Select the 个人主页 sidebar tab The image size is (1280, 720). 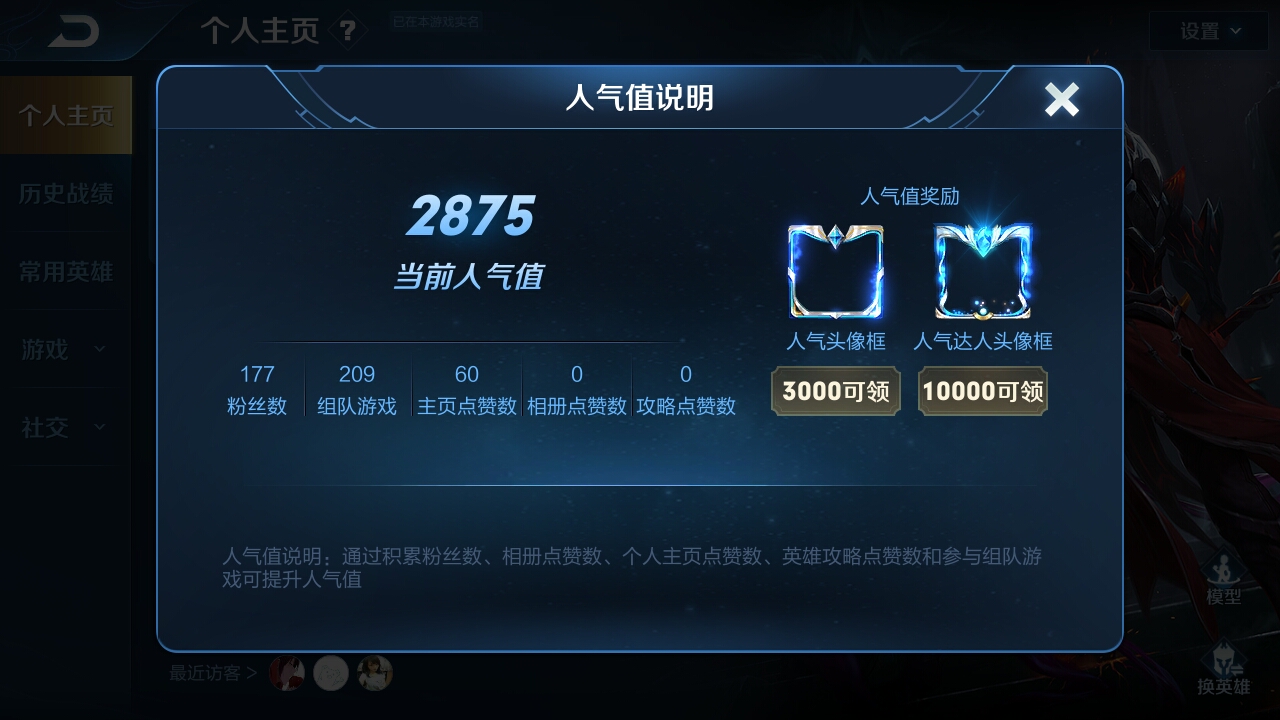pyautogui.click(x=66, y=113)
